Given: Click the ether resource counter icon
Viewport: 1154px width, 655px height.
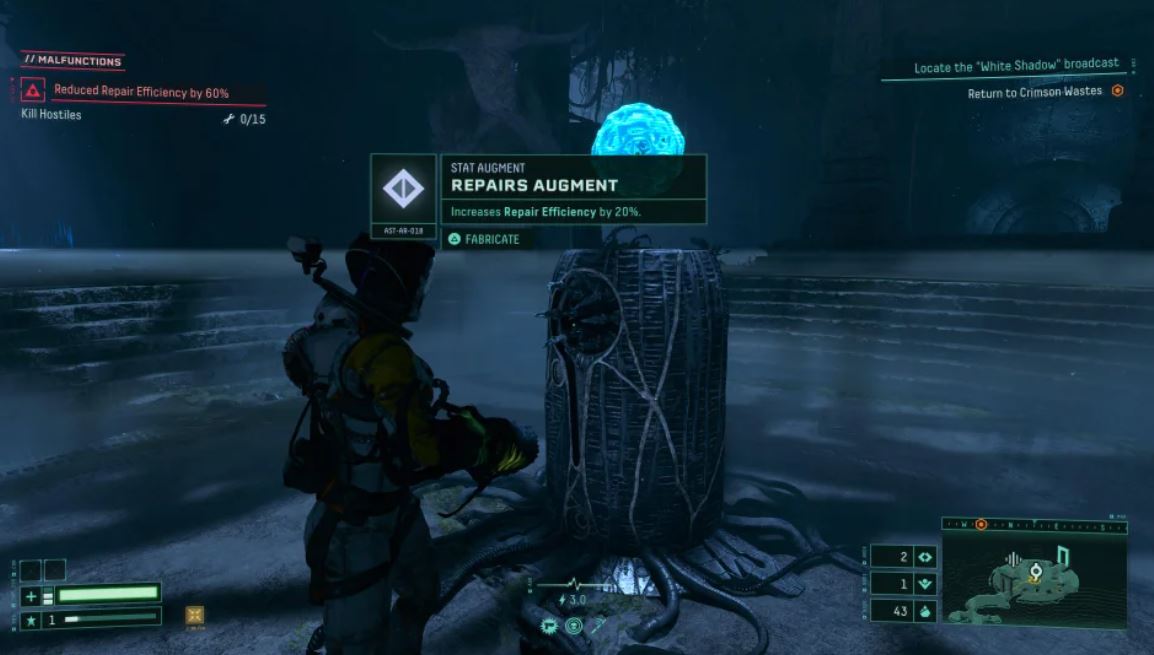Looking at the screenshot, I should click(925, 584).
